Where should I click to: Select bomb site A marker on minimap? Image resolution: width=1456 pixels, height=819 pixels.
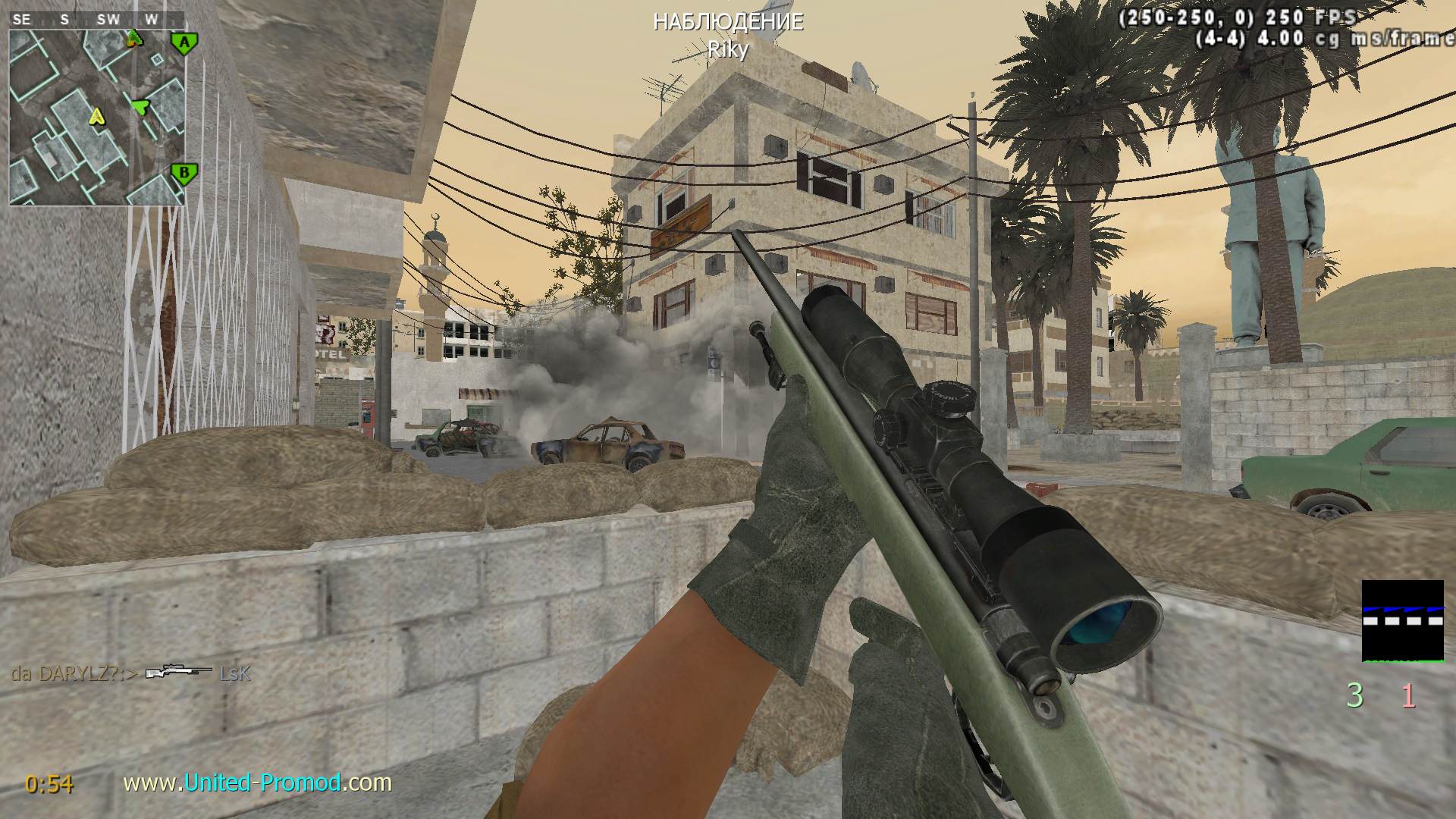(184, 43)
